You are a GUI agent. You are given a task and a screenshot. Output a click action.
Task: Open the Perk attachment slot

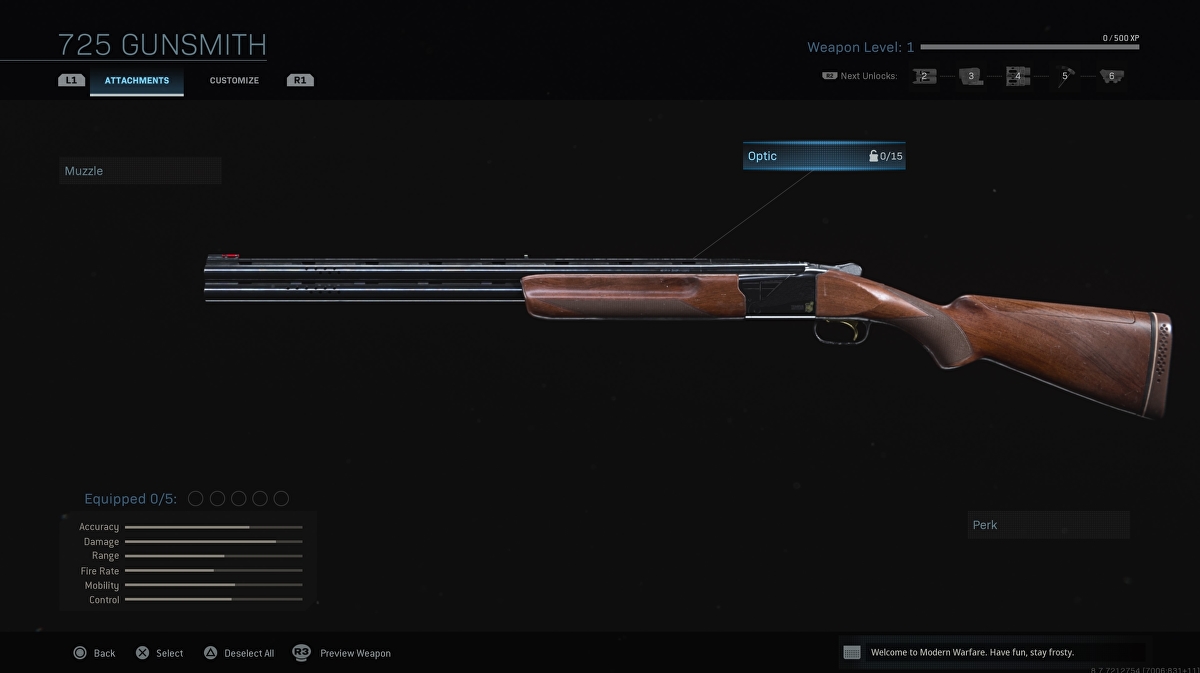click(x=1048, y=525)
